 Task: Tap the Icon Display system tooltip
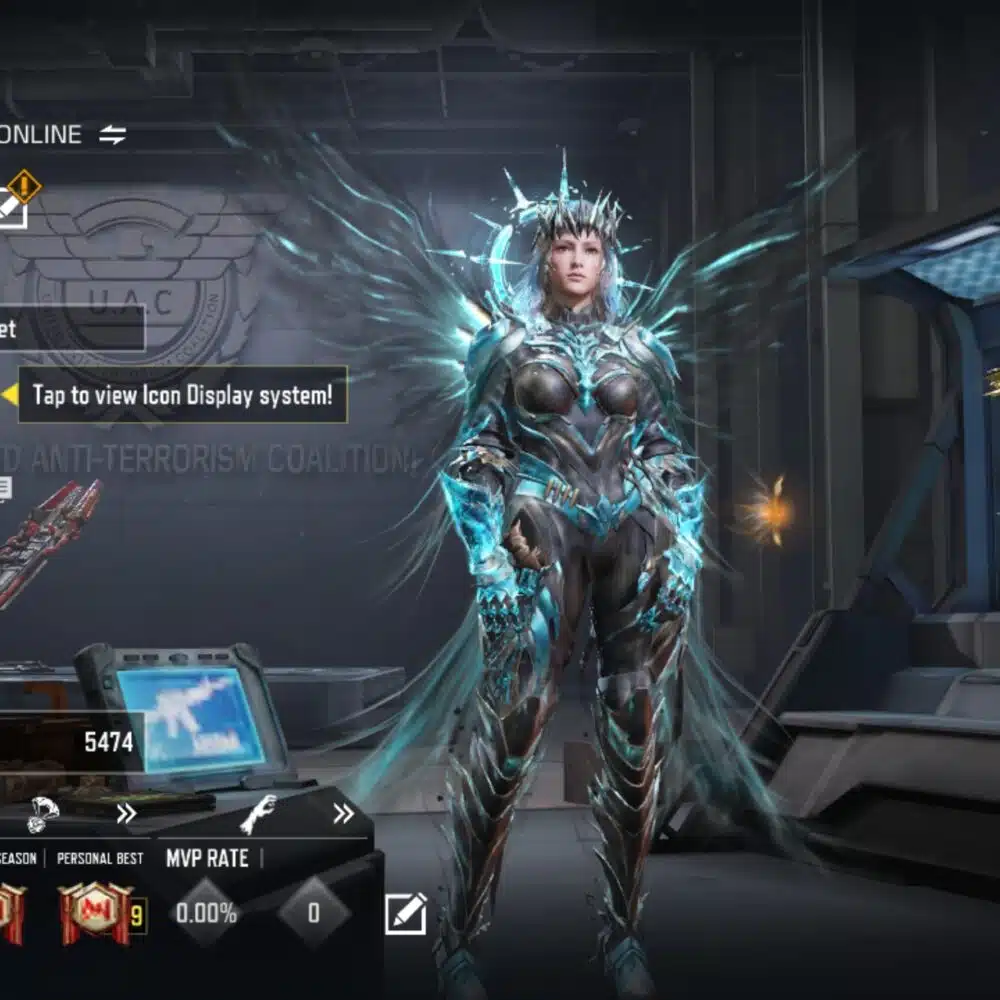click(x=182, y=394)
